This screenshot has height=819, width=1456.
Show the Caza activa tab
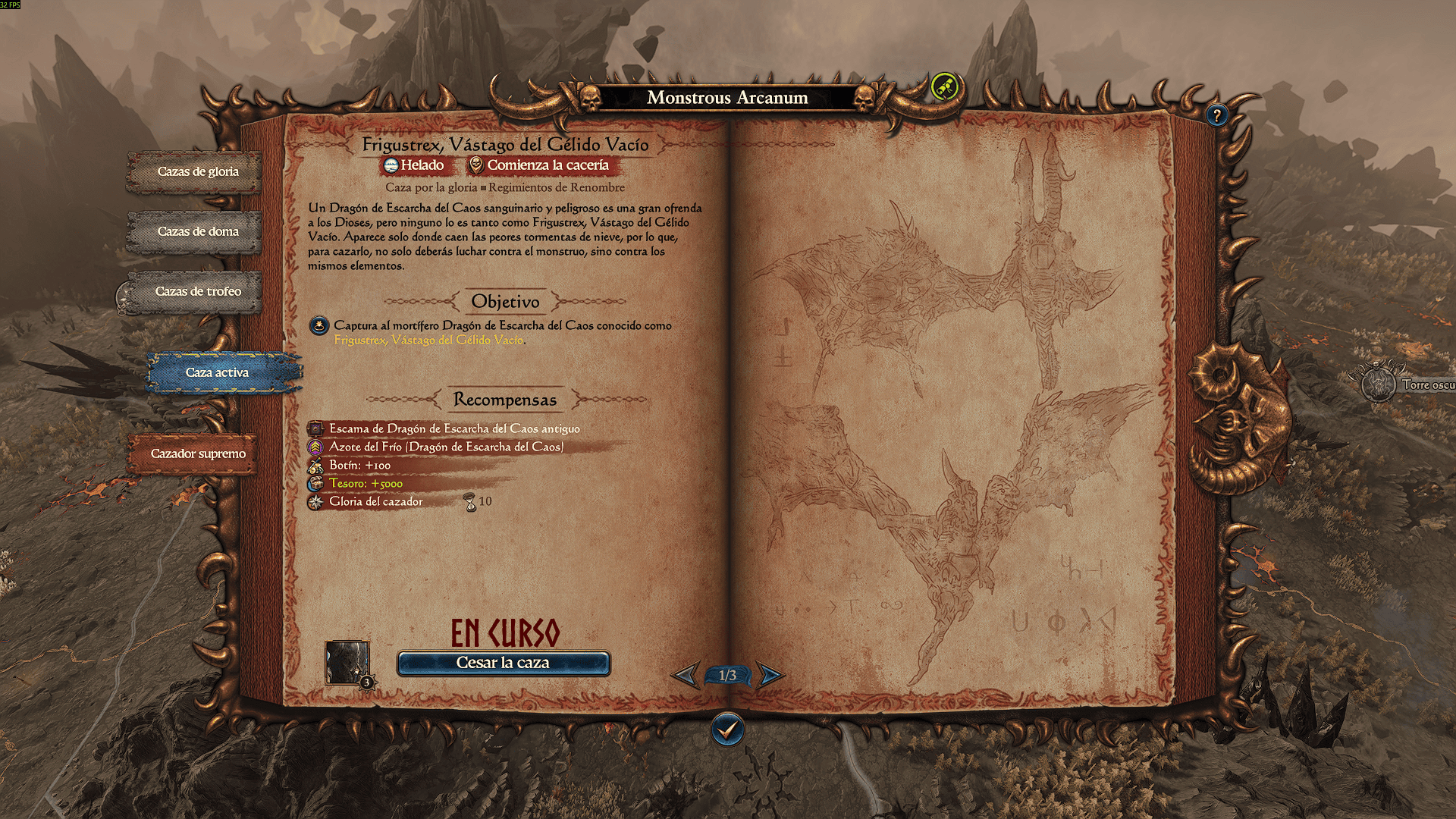(x=218, y=372)
